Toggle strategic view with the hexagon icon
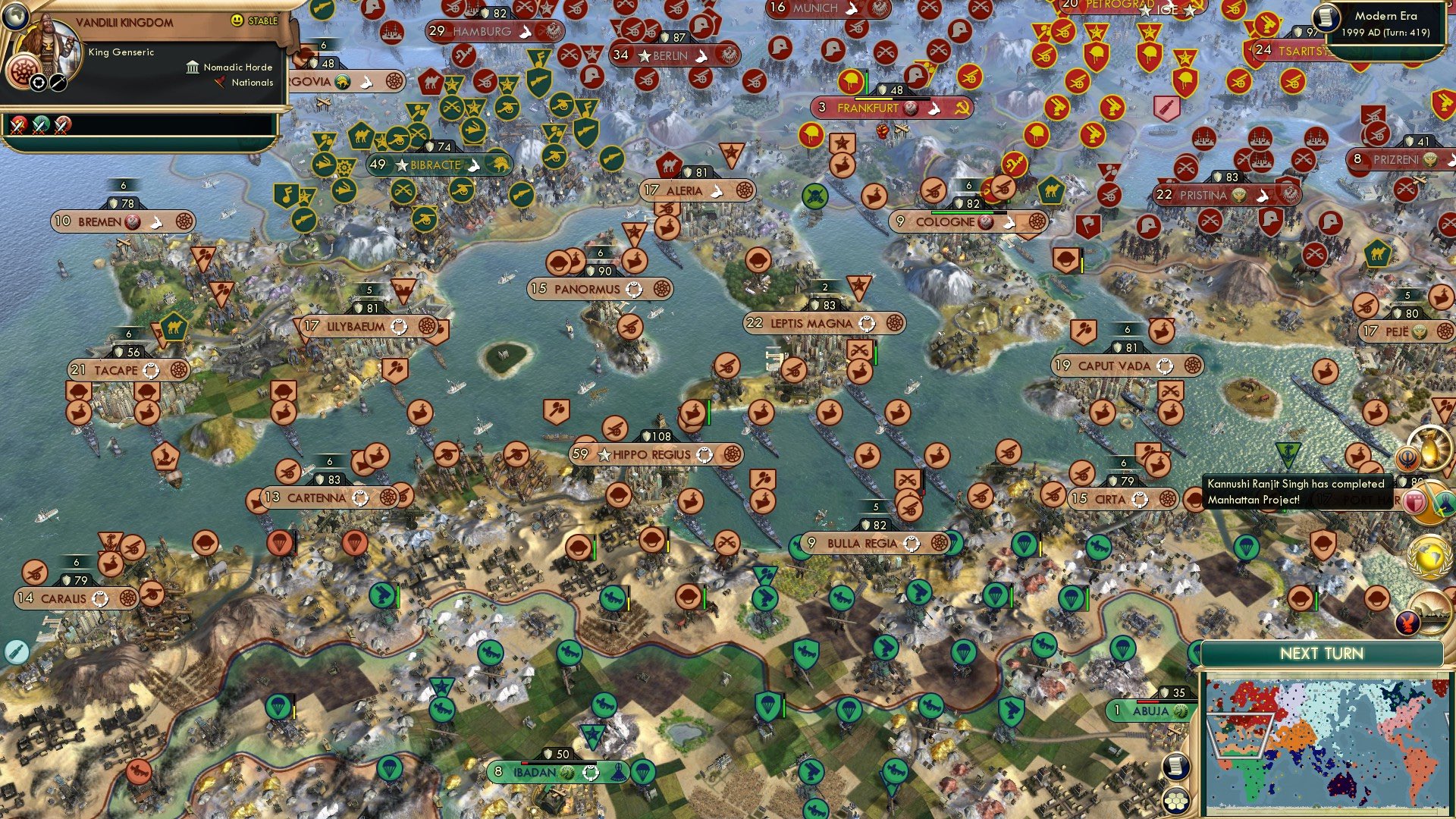1456x819 pixels. pos(1175,802)
